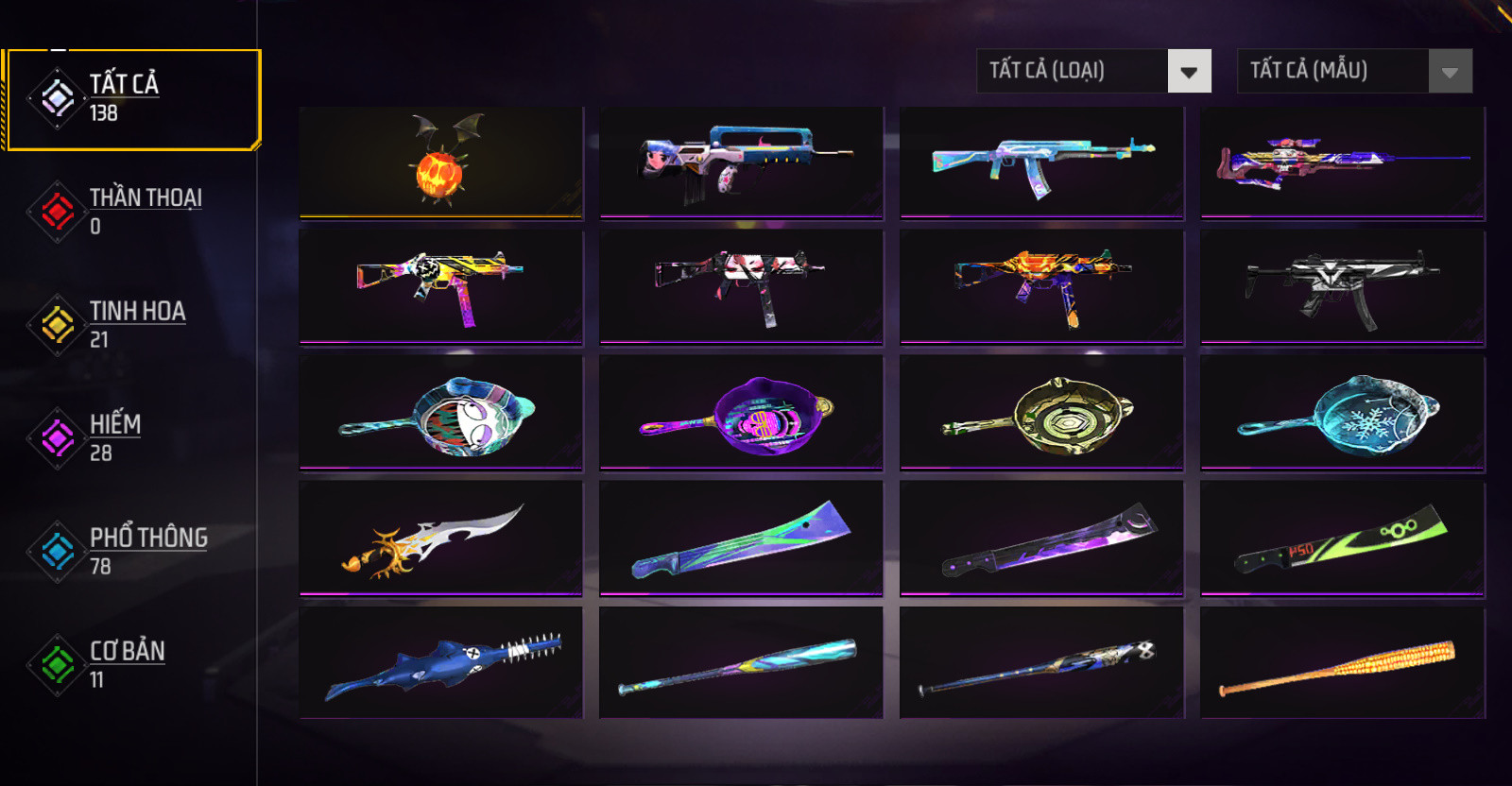Switch to the PHỔ THÔNG tab
This screenshot has width=1512, height=786.
coord(130,552)
